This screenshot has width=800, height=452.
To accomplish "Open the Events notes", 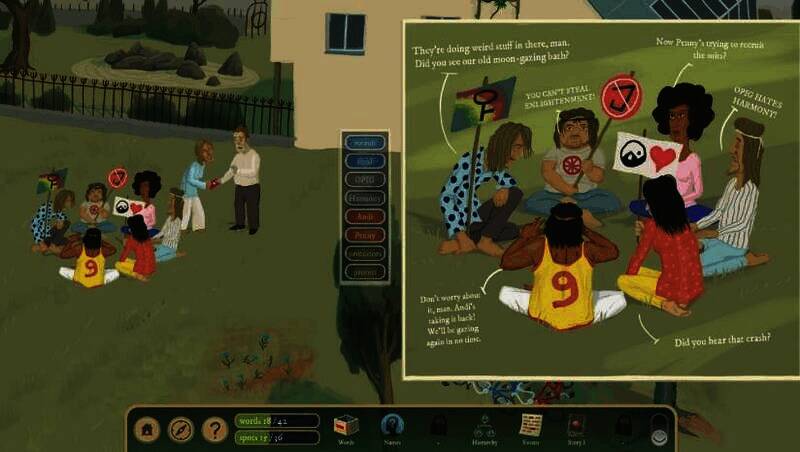I will 531,426.
